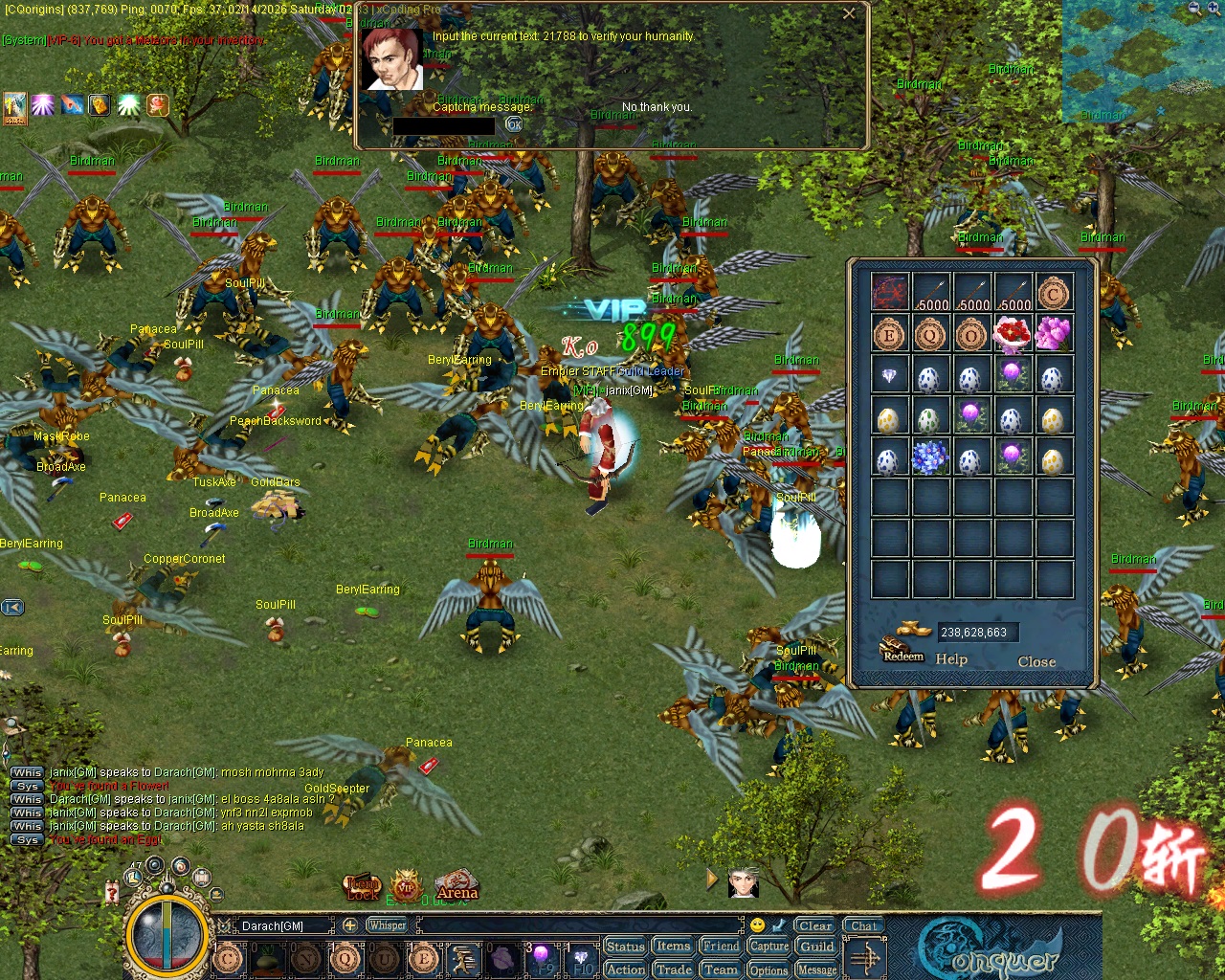Toggle the chat window with Chat button
1225x980 pixels.
(863, 924)
